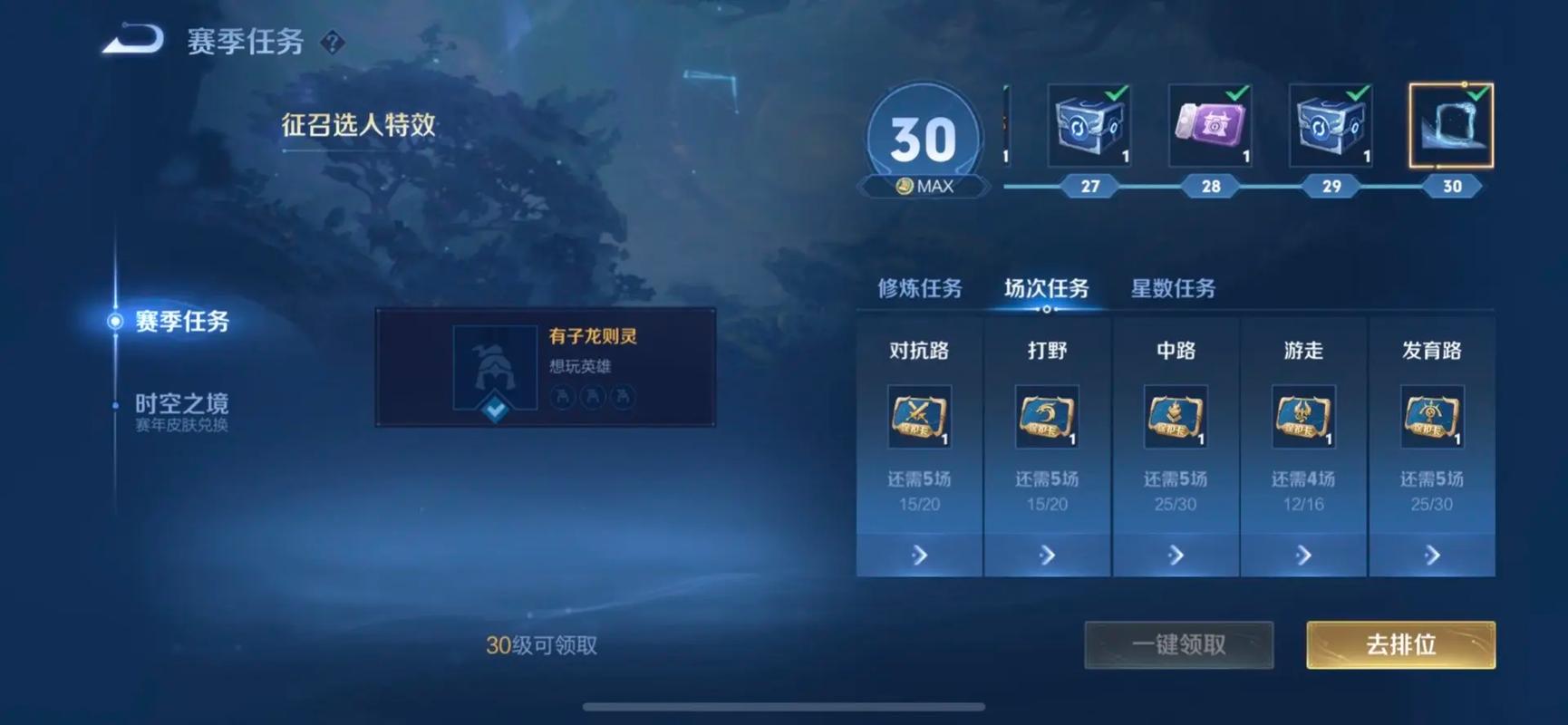Click the level 30 MAX progress badge
1568x725 pixels.
coord(922,136)
